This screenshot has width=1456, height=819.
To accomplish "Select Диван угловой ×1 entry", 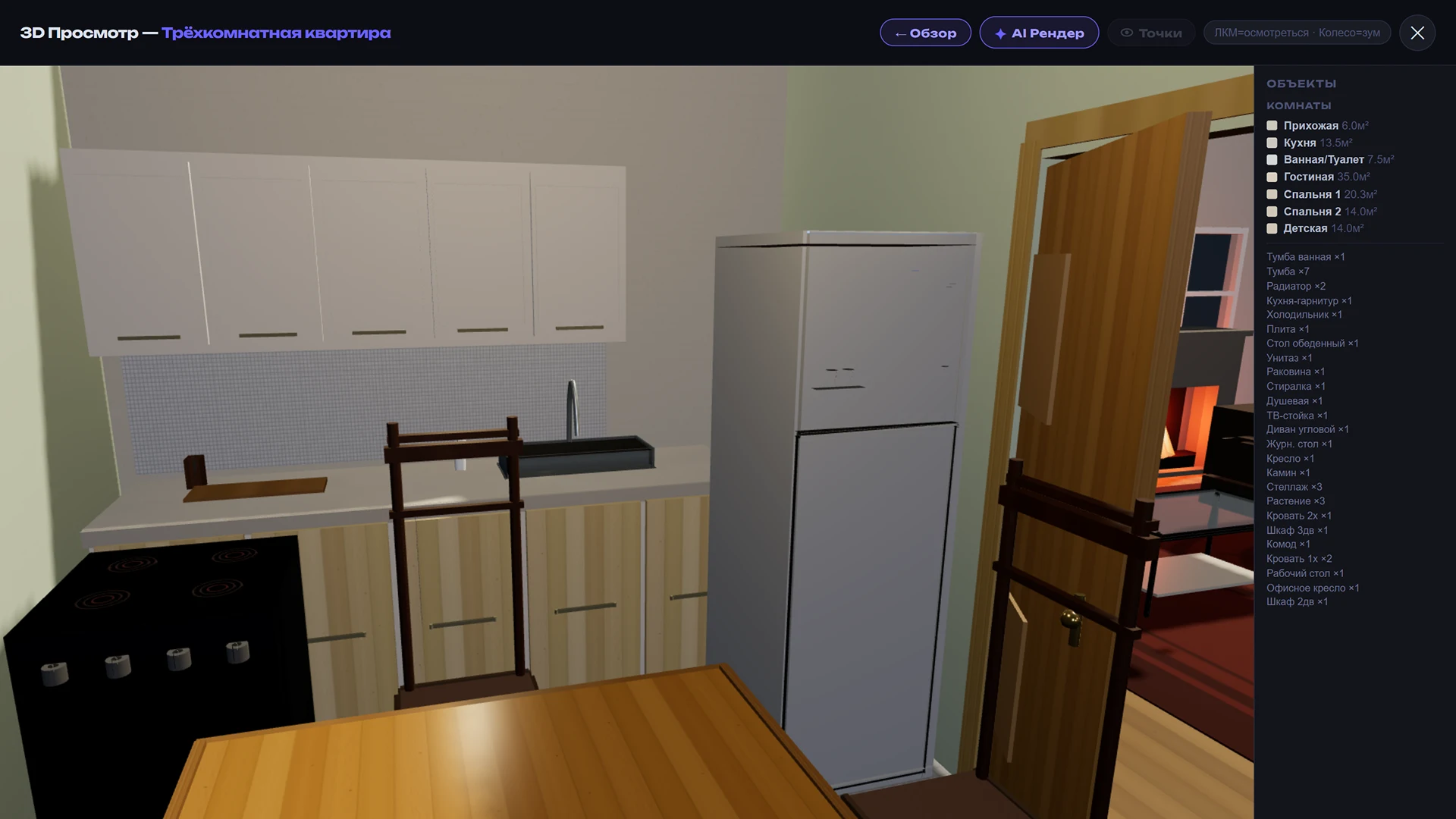I will coord(1307,429).
